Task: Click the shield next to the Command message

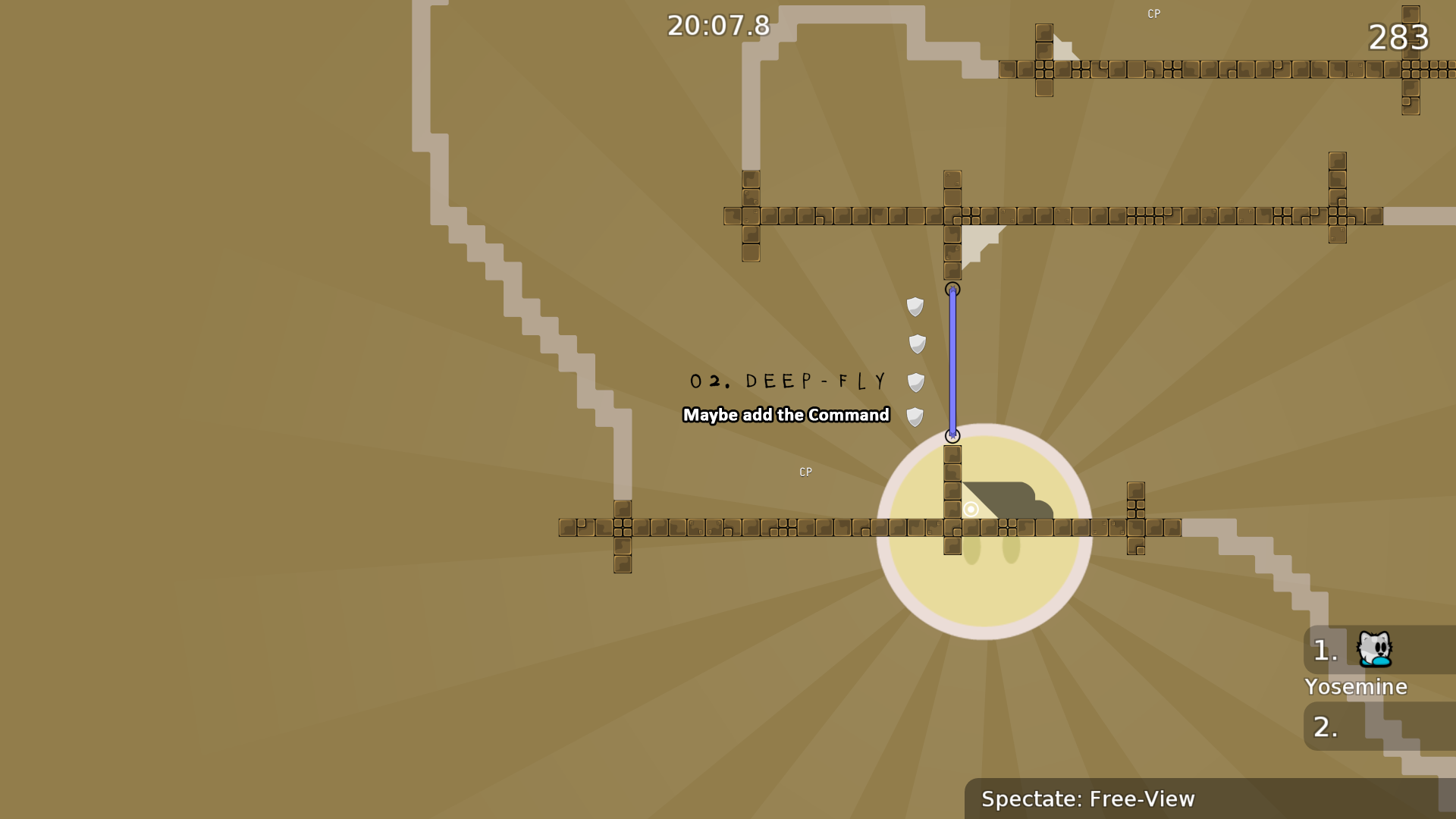Action: pos(916,416)
